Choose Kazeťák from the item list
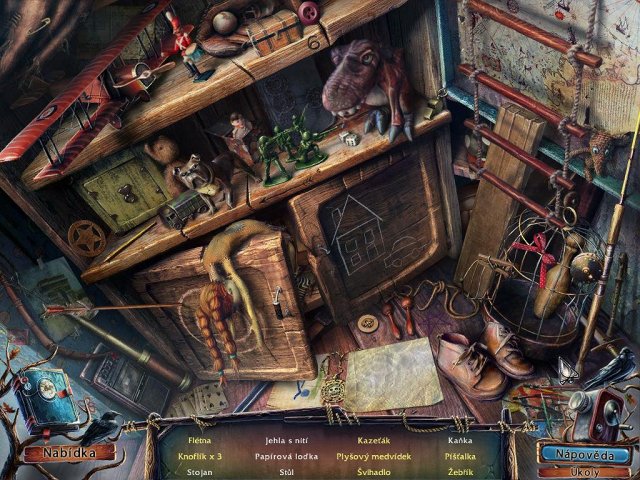 373,439
